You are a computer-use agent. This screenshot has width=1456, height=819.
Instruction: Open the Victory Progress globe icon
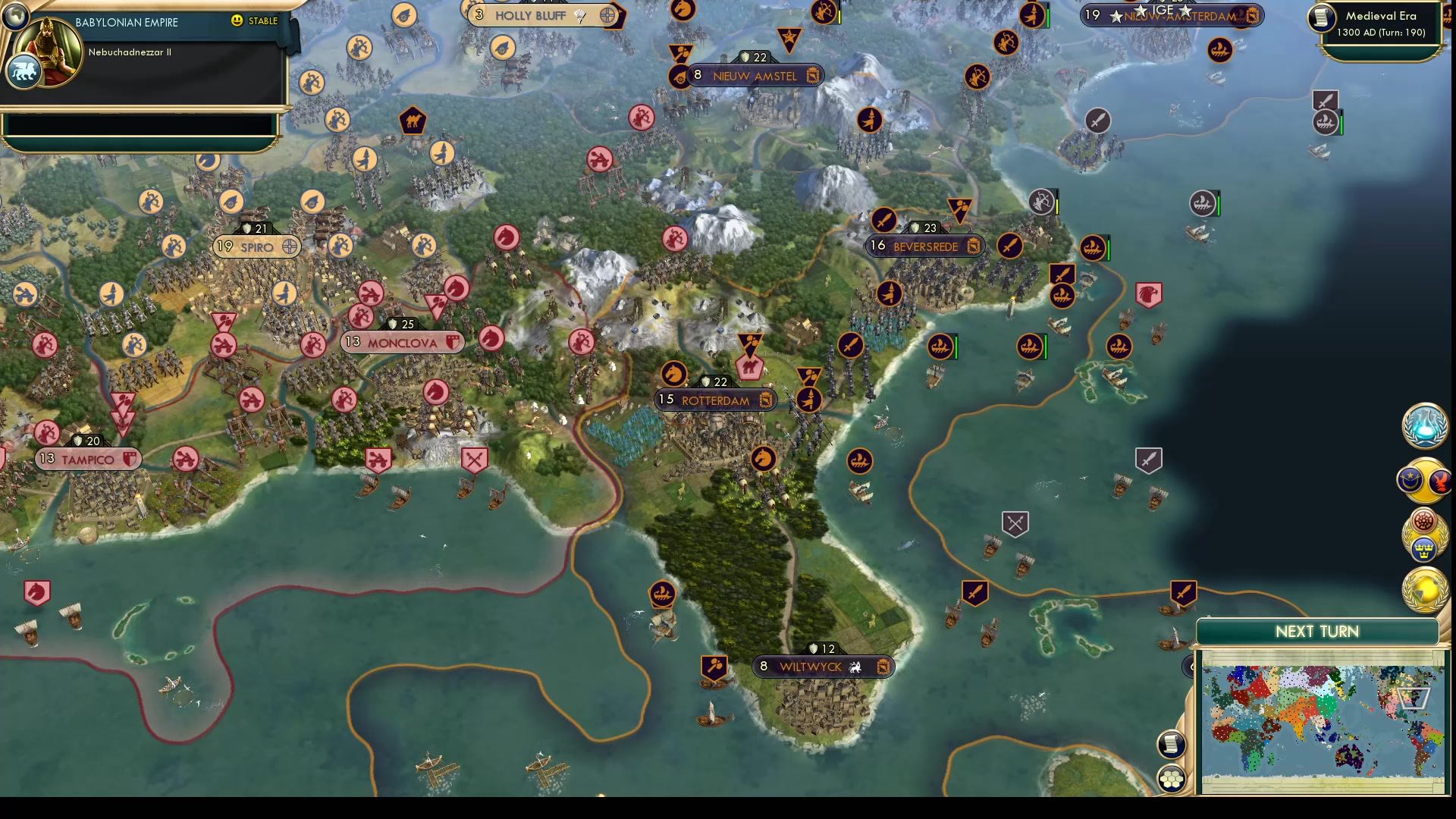pos(1424,586)
